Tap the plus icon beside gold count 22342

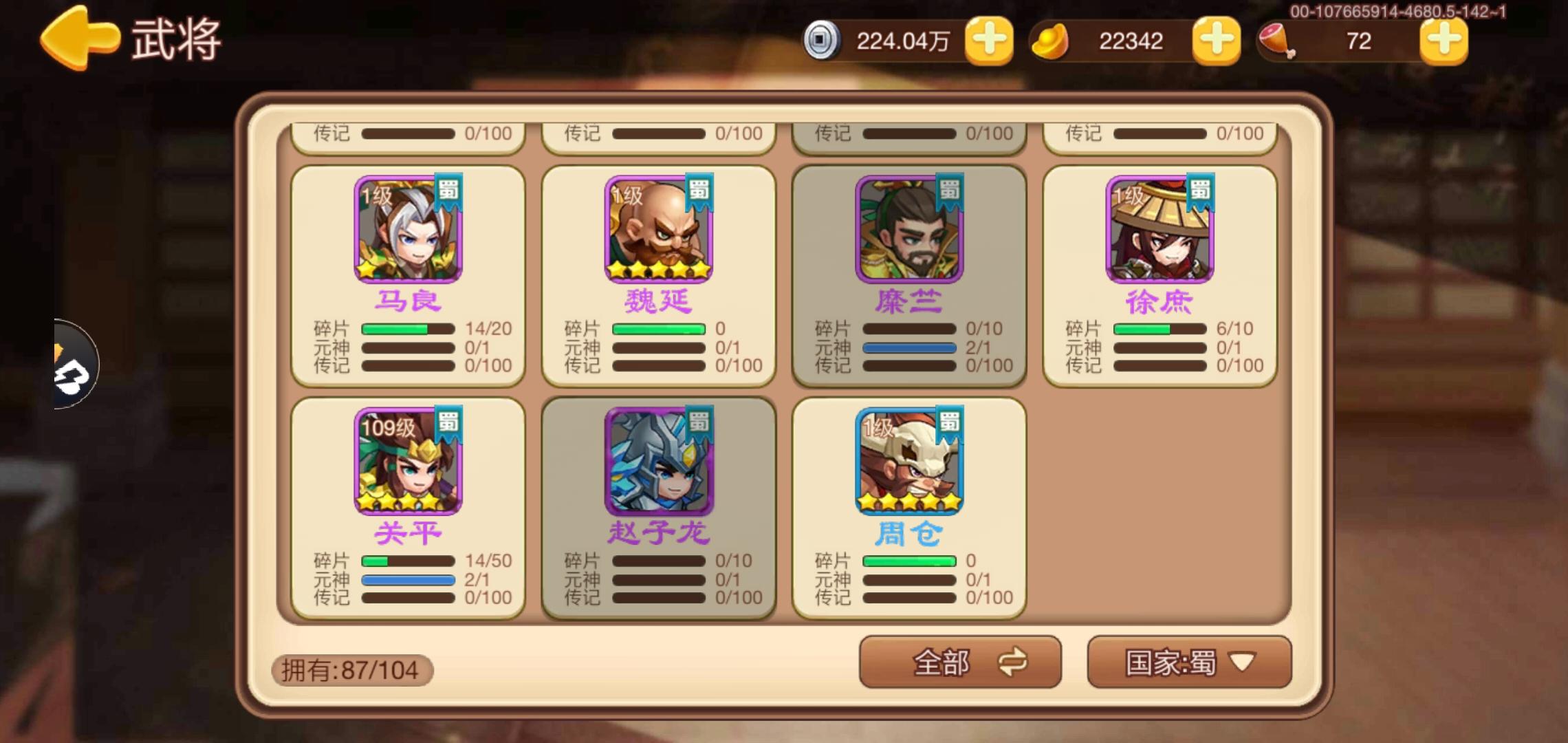click(1215, 41)
